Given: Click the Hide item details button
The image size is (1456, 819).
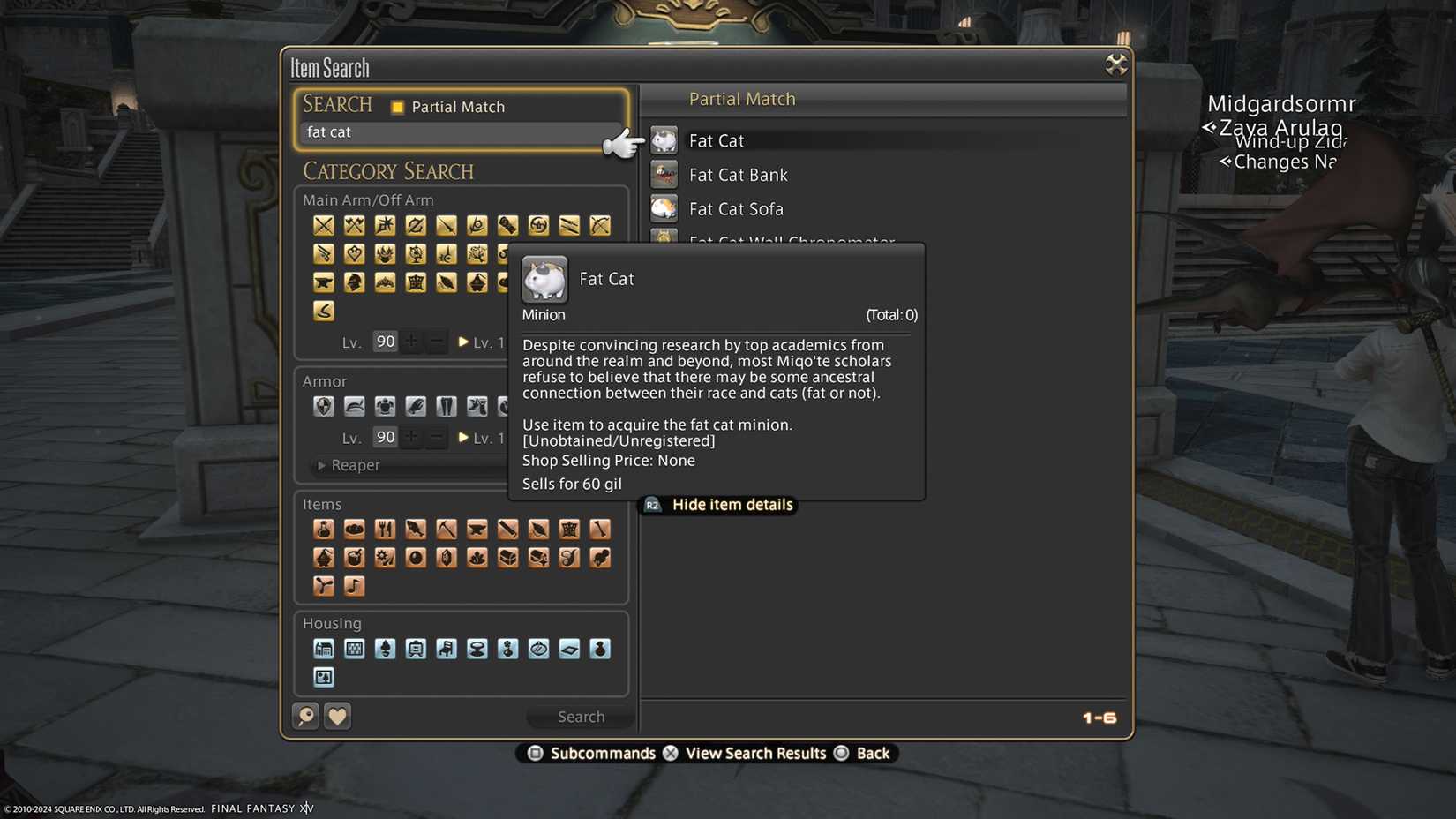Looking at the screenshot, I should [717, 504].
